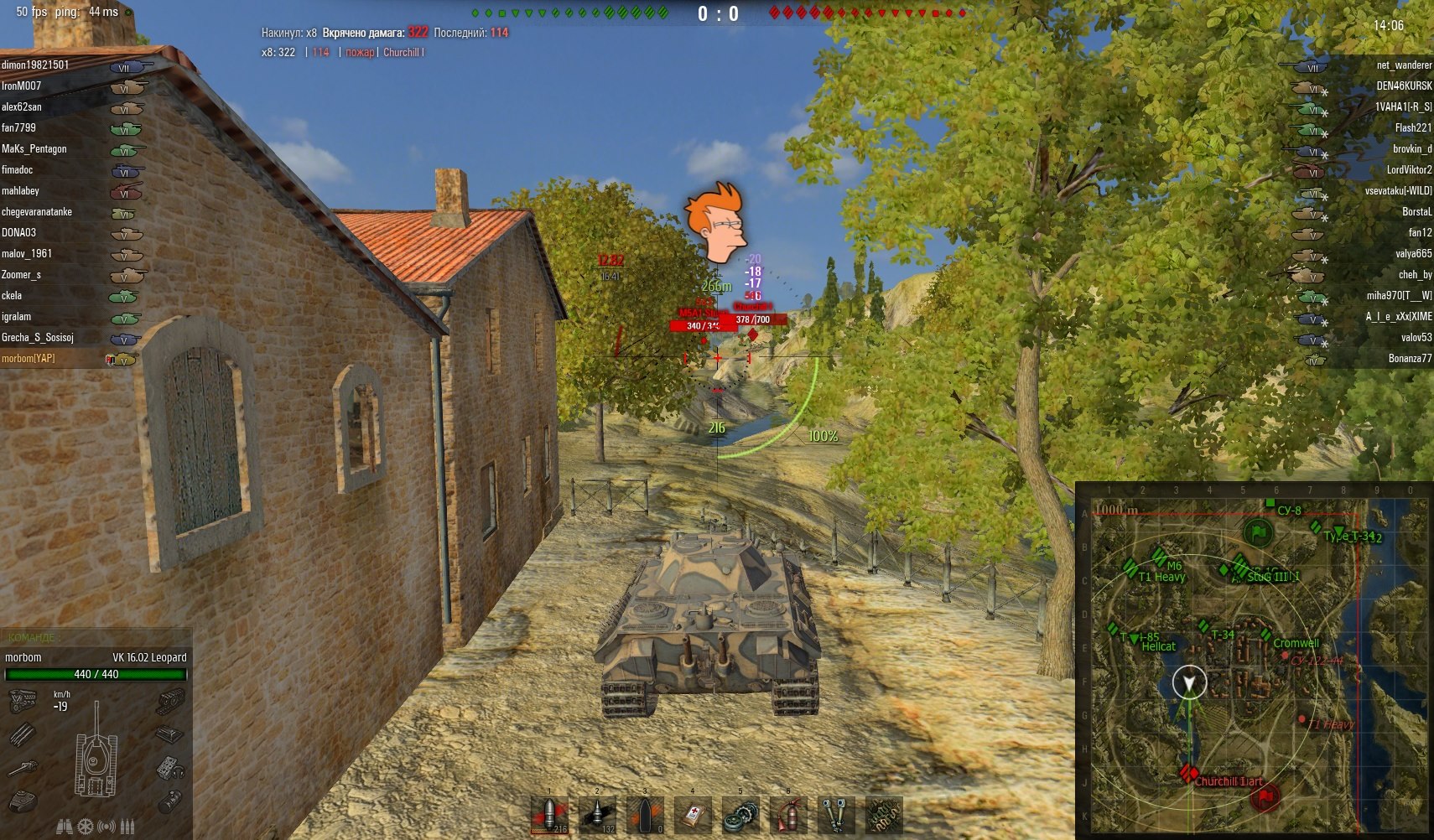Click the gun module icon in damage panel

coord(23,767)
